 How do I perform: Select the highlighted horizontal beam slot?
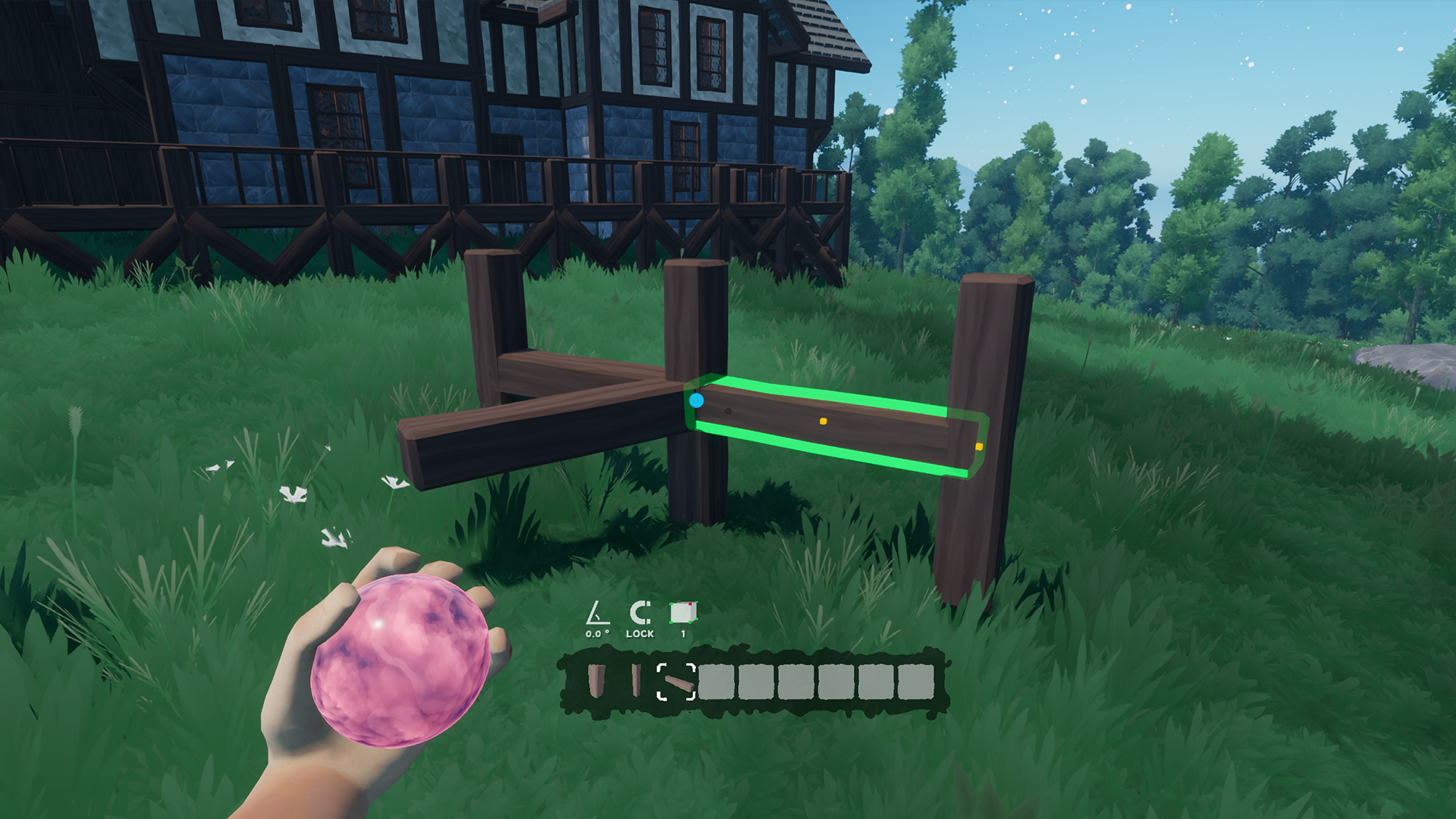(676, 681)
